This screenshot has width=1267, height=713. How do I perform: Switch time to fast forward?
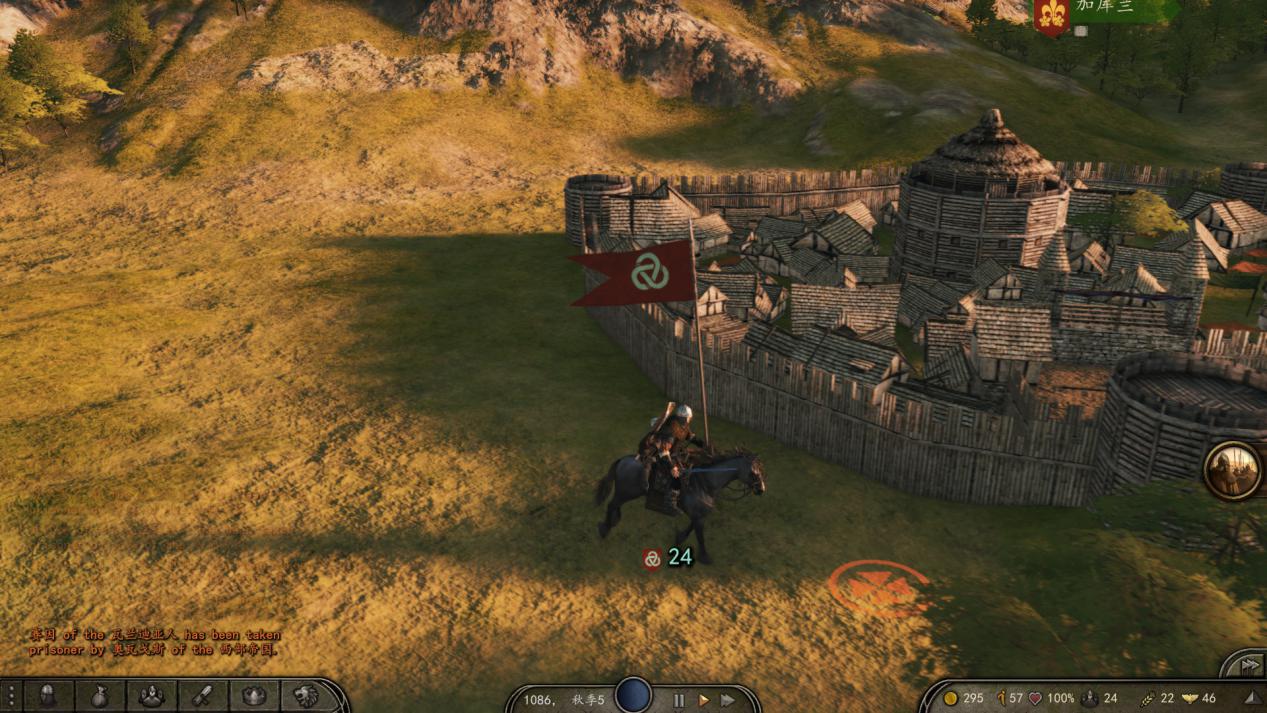(728, 700)
